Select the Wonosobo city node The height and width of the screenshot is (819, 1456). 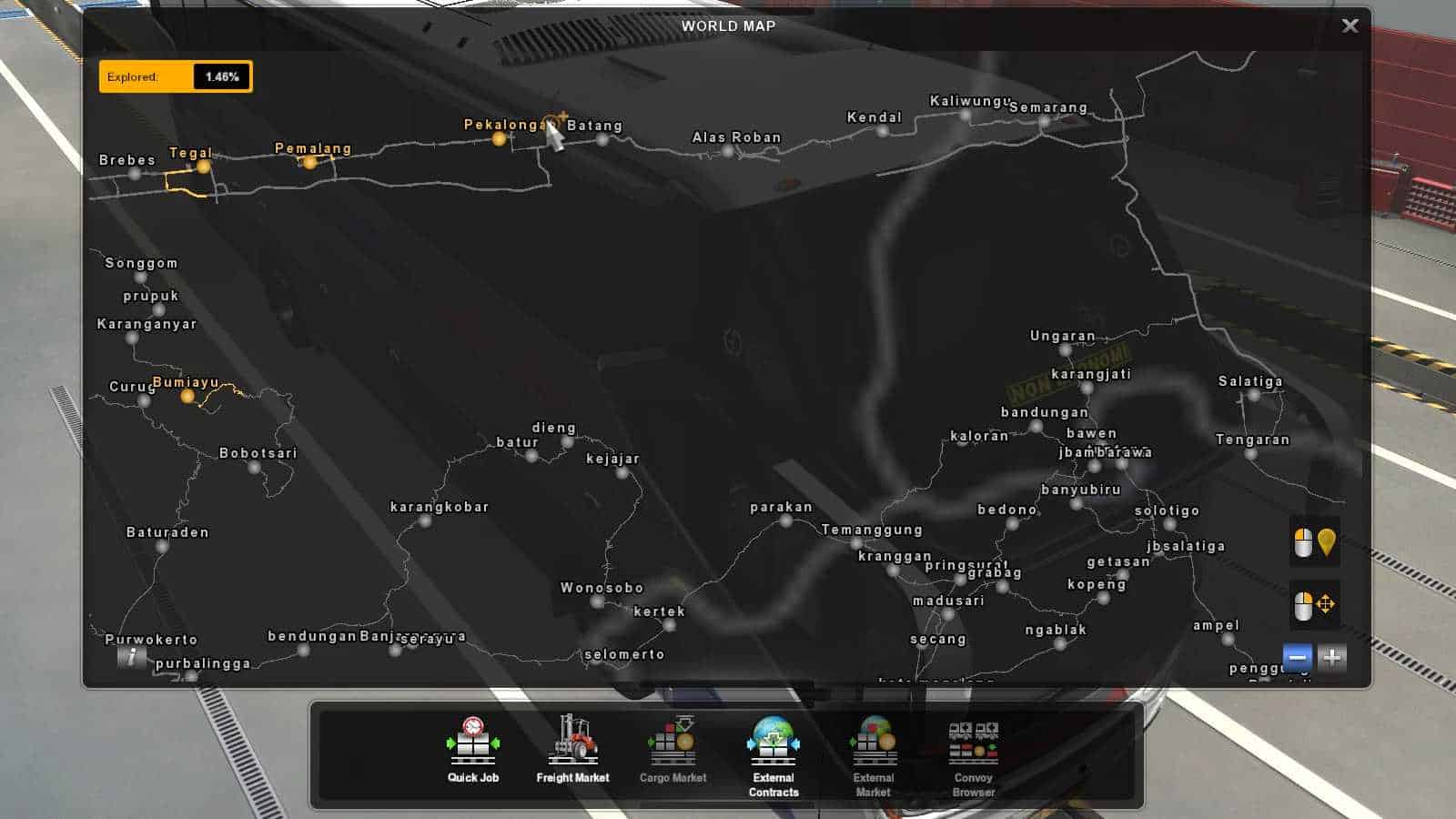point(596,603)
